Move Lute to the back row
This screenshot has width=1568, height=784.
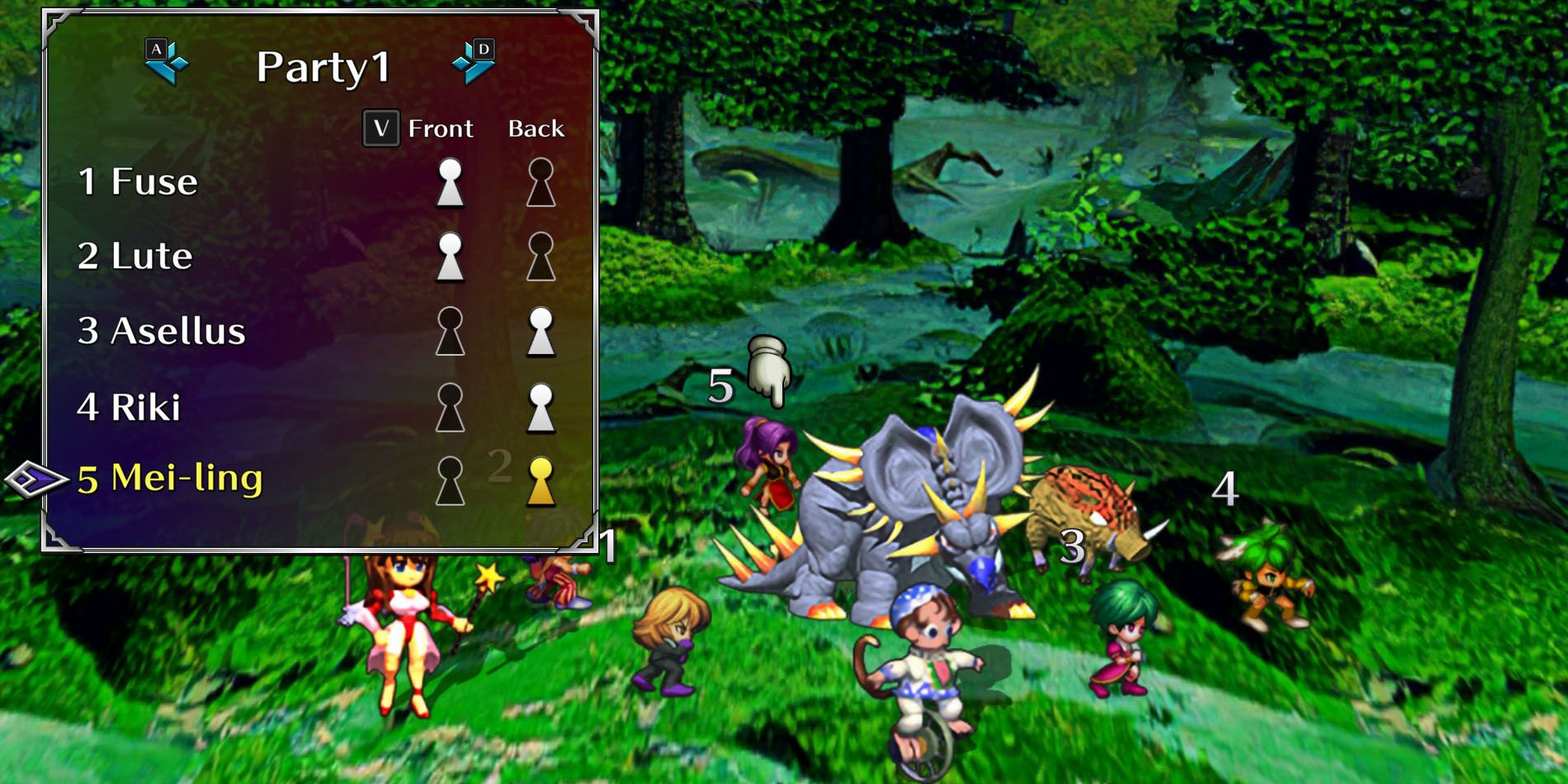click(541, 254)
